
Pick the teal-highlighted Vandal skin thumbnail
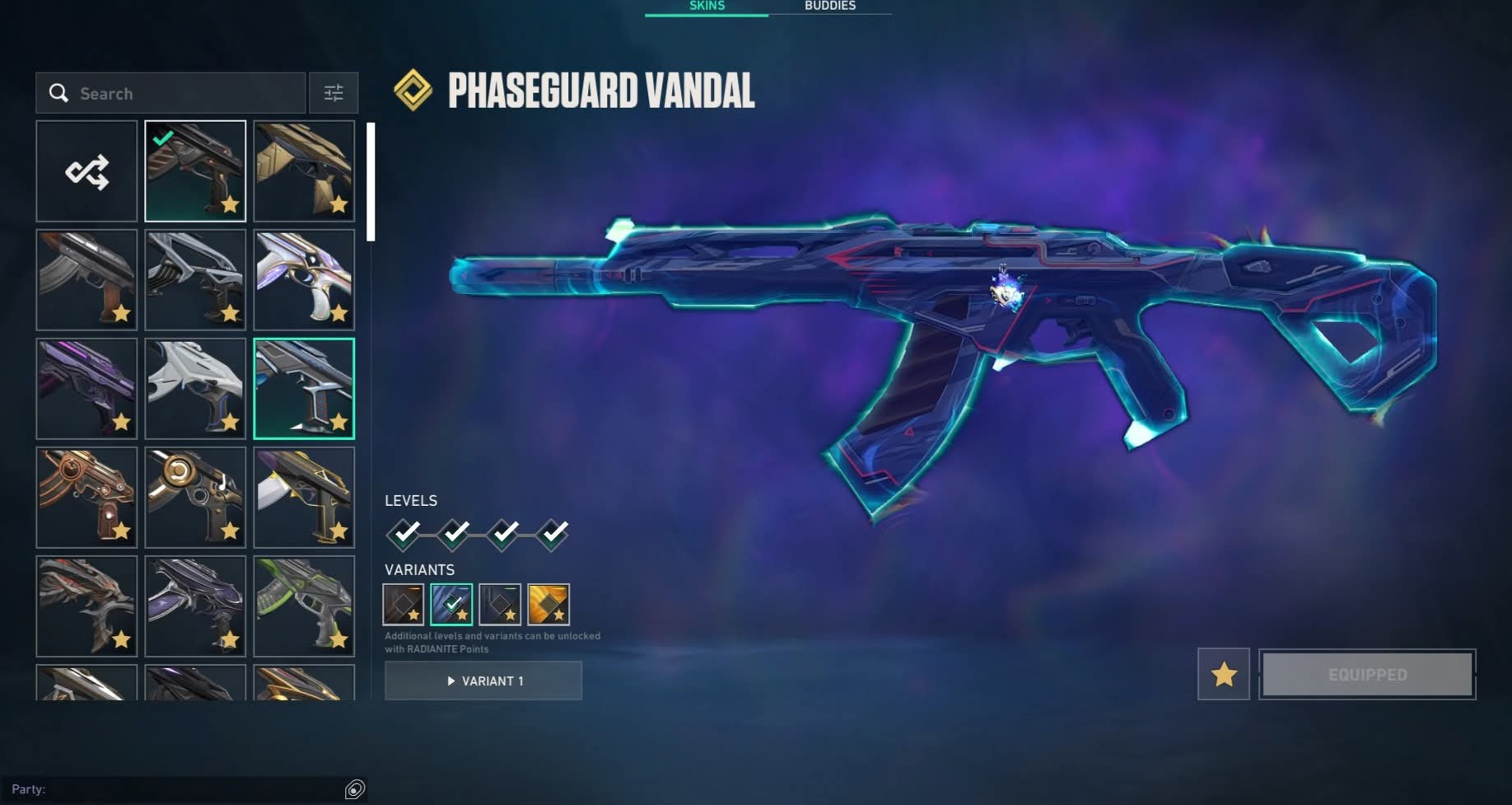click(x=304, y=388)
